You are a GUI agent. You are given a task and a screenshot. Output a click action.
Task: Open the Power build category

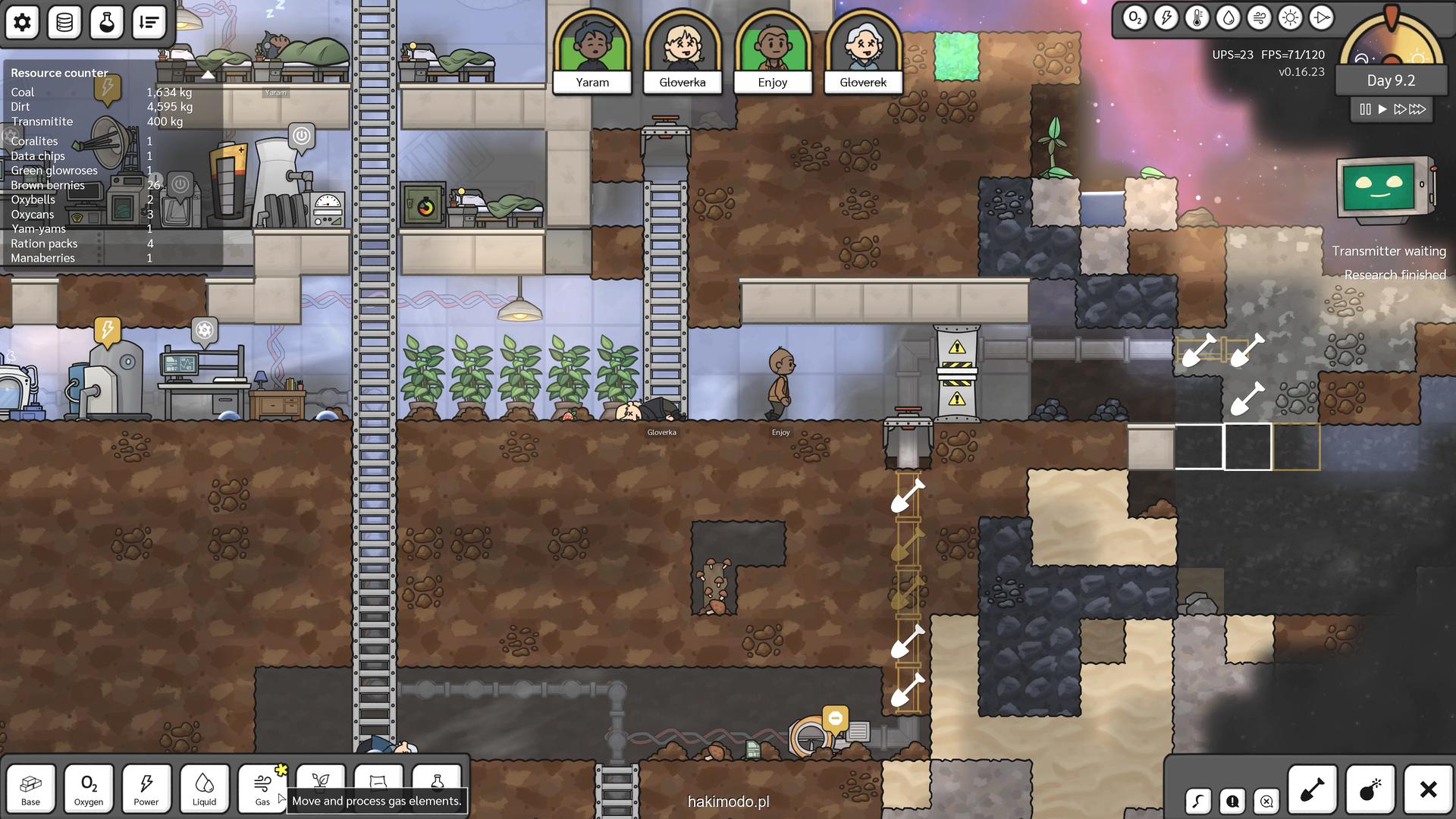(x=146, y=789)
